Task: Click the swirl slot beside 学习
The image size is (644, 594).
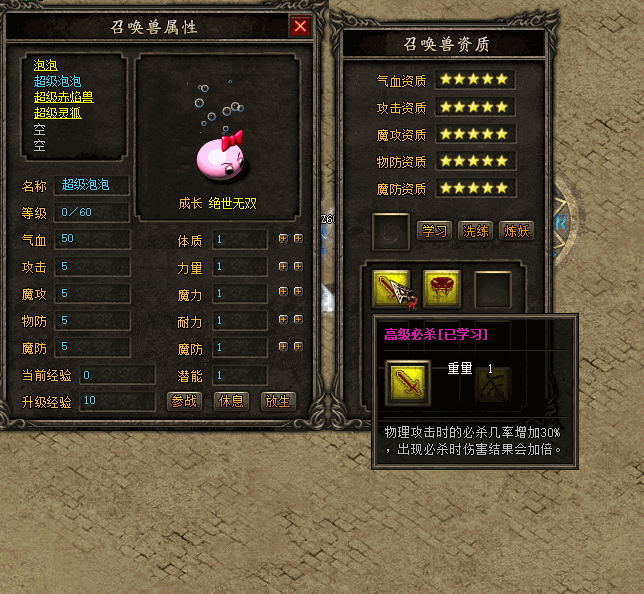Action: click(390, 232)
